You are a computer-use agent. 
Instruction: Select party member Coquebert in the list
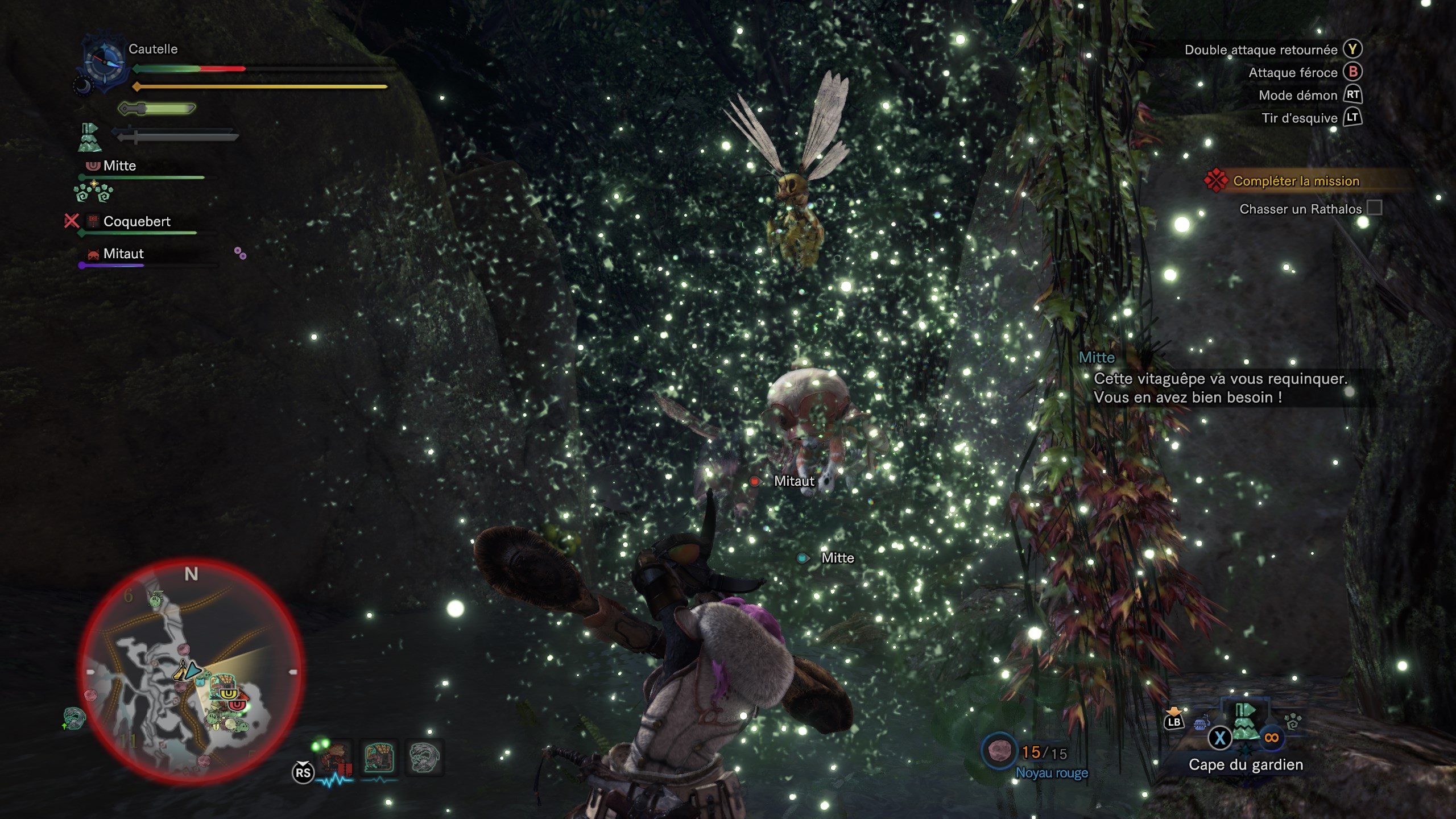tap(136, 222)
